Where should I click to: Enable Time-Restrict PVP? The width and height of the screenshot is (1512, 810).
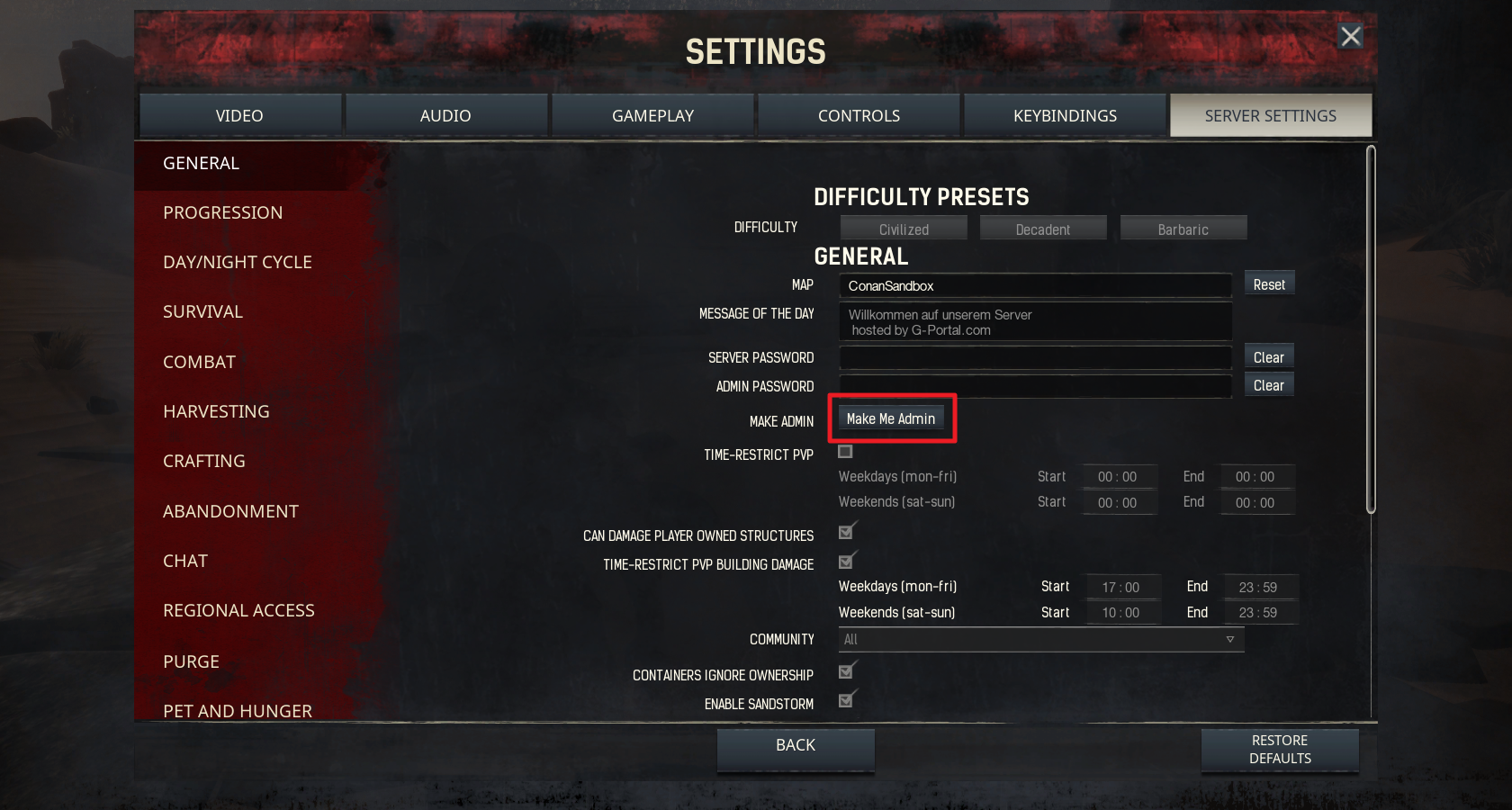[x=845, y=453]
